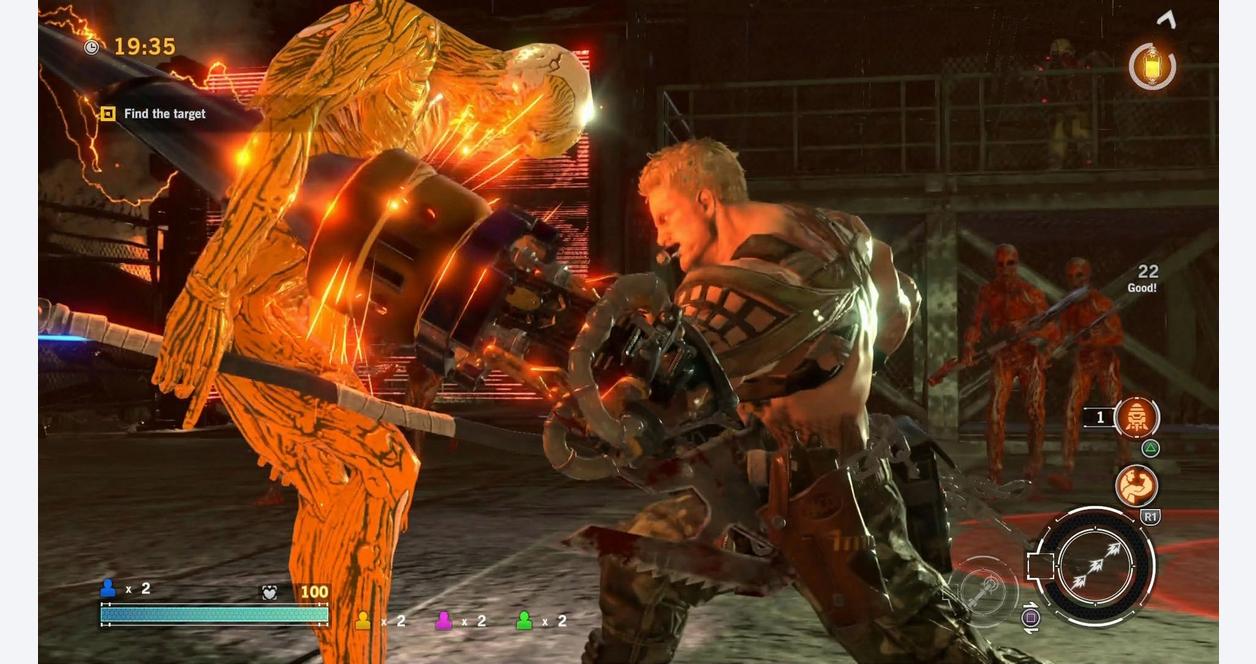Select the triple-arrow weapon gauge
The image size is (1256, 664).
pyautogui.click(x=1095, y=567)
